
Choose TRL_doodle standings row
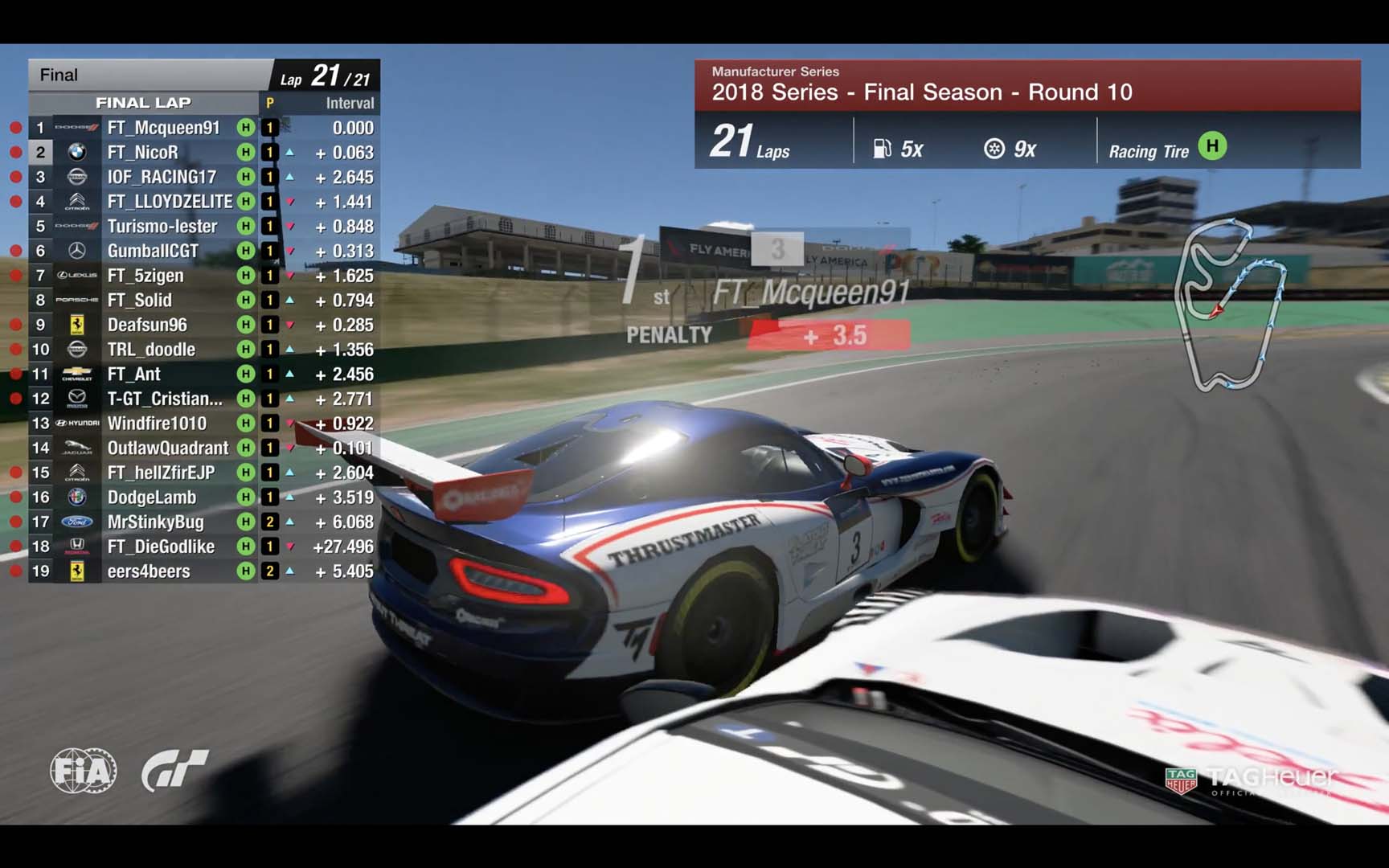pos(151,350)
